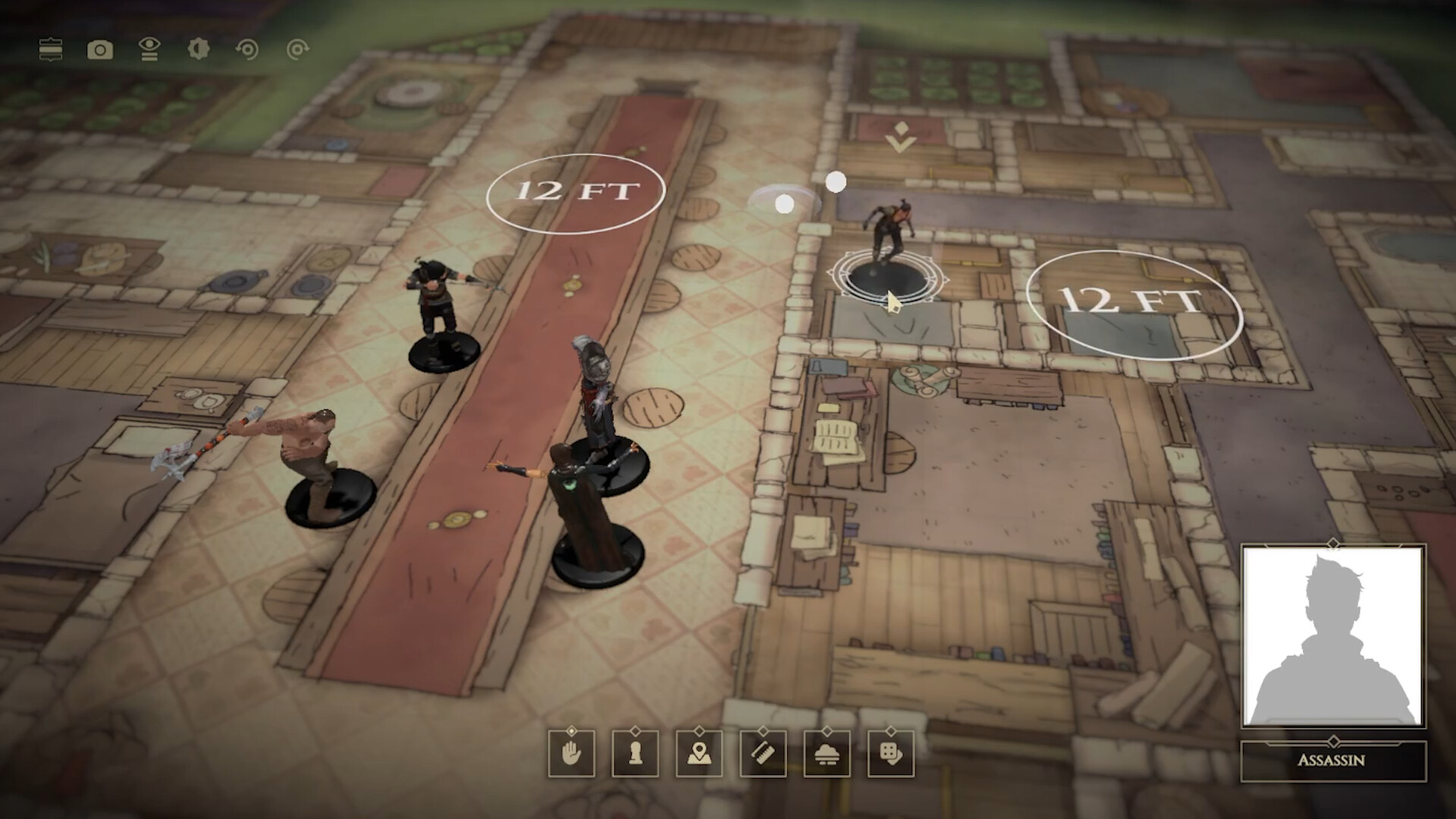
Task: Expand the Assassin portrait panel diamond
Action: (1334, 543)
